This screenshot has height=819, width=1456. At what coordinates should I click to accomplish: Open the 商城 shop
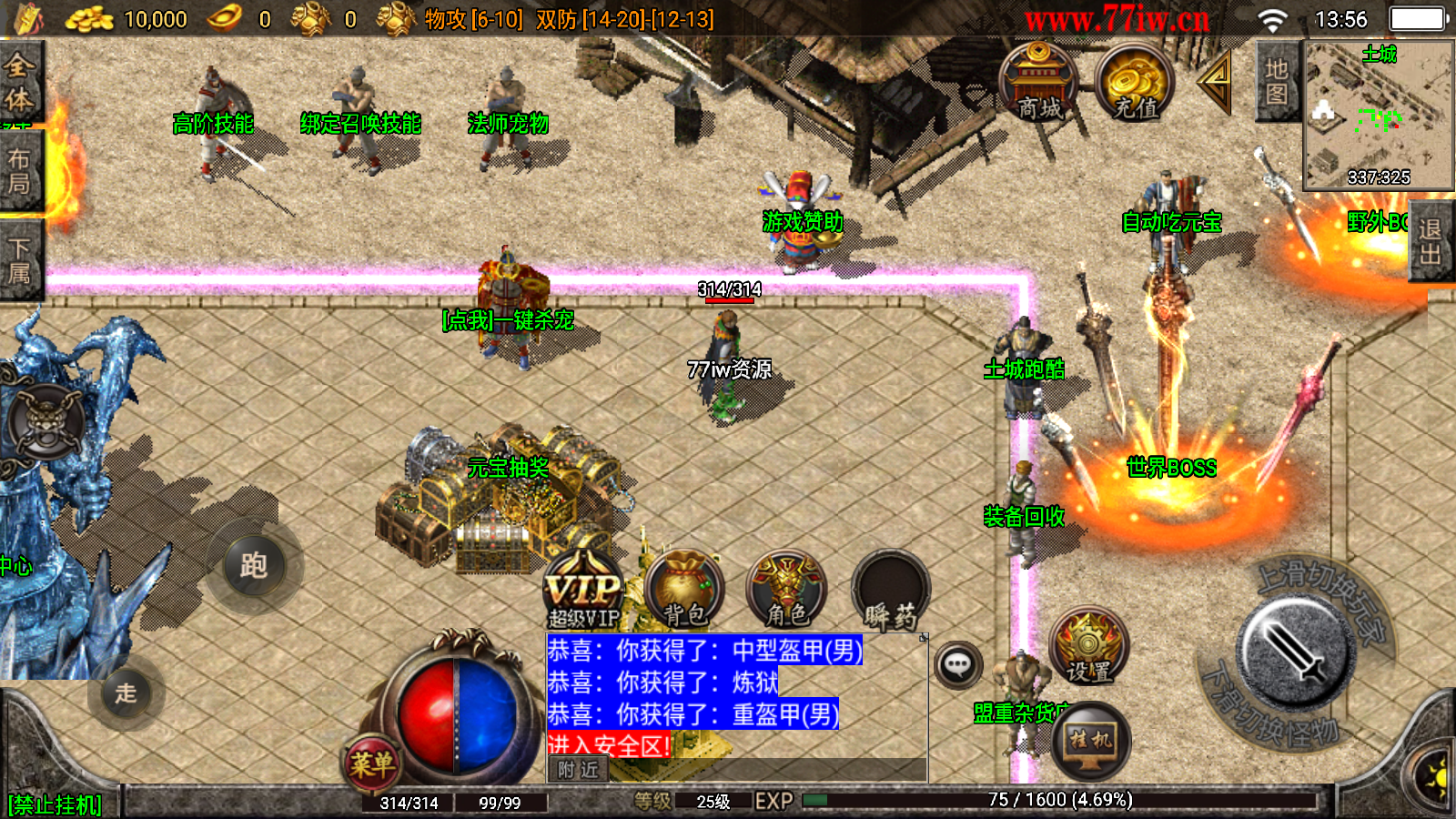1038,83
